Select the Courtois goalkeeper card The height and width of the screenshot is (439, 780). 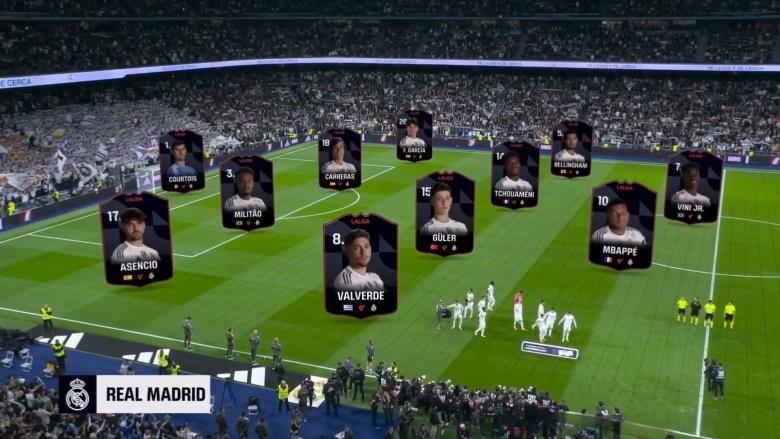coord(182,161)
